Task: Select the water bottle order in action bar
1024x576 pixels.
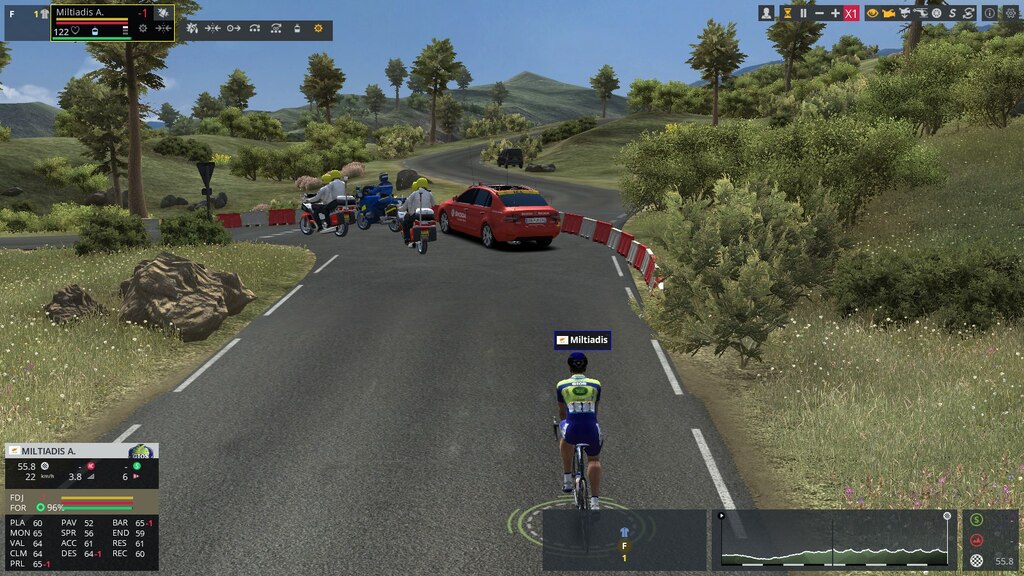Action: [297, 30]
